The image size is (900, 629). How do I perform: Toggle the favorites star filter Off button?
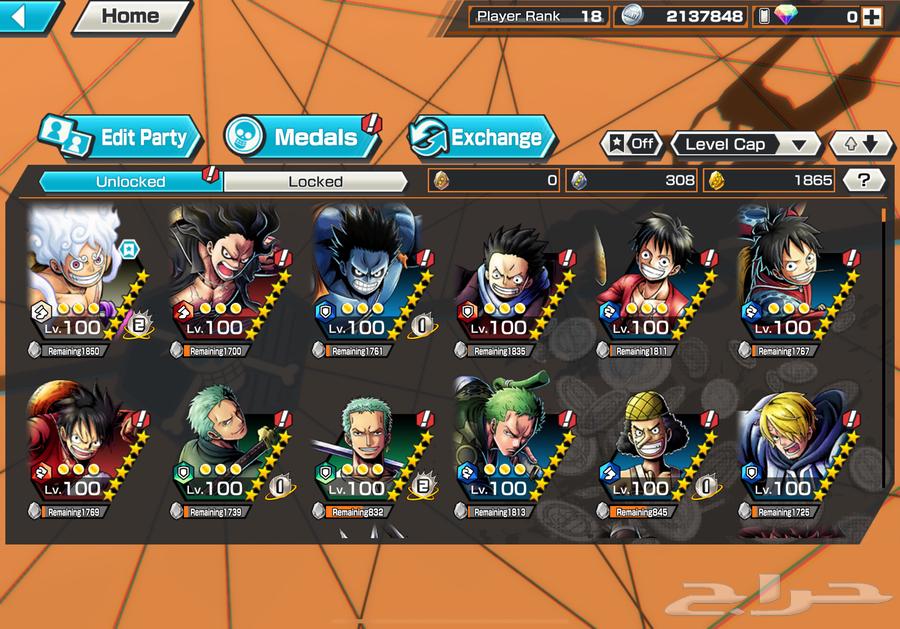point(631,144)
